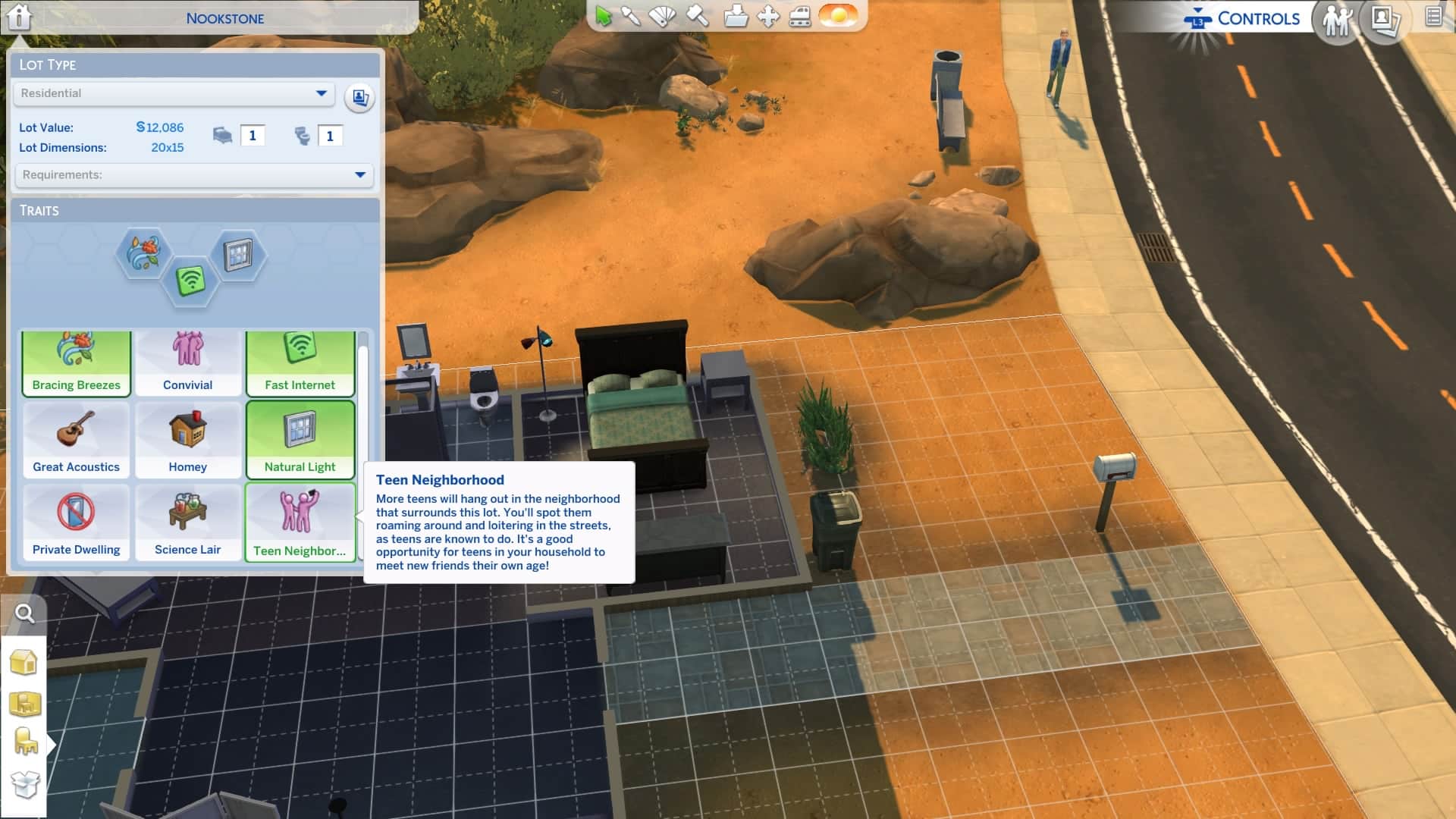Select the Science Lair trait
Screen dimensions: 1456x819
(x=188, y=522)
